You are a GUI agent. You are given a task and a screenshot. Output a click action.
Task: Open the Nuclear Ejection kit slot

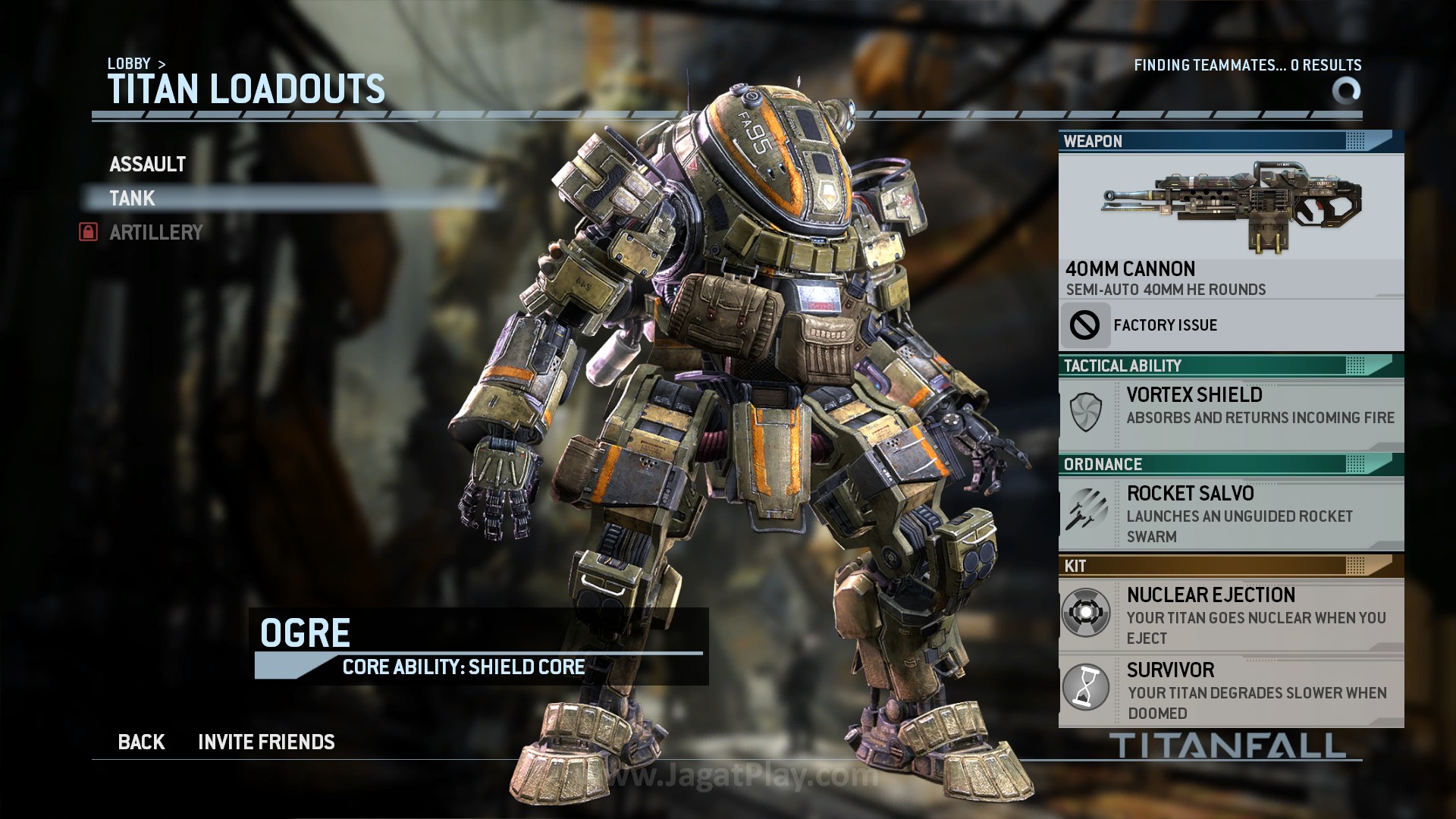tap(1230, 615)
